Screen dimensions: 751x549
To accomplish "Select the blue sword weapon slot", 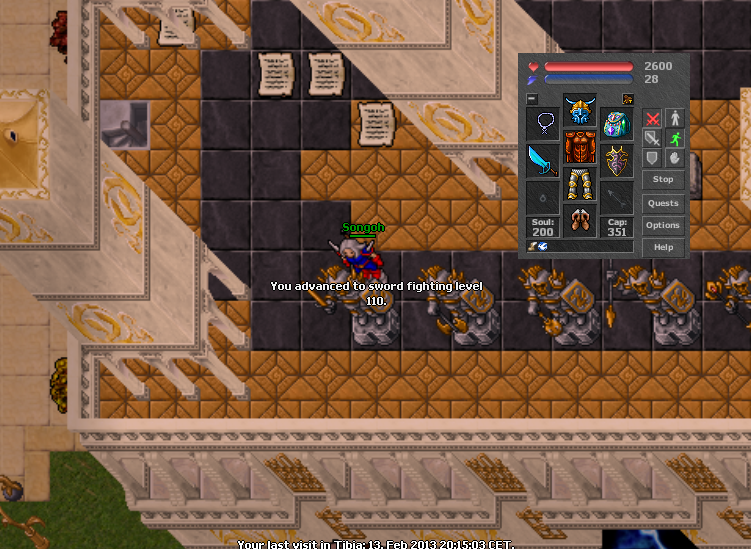I will point(543,161).
